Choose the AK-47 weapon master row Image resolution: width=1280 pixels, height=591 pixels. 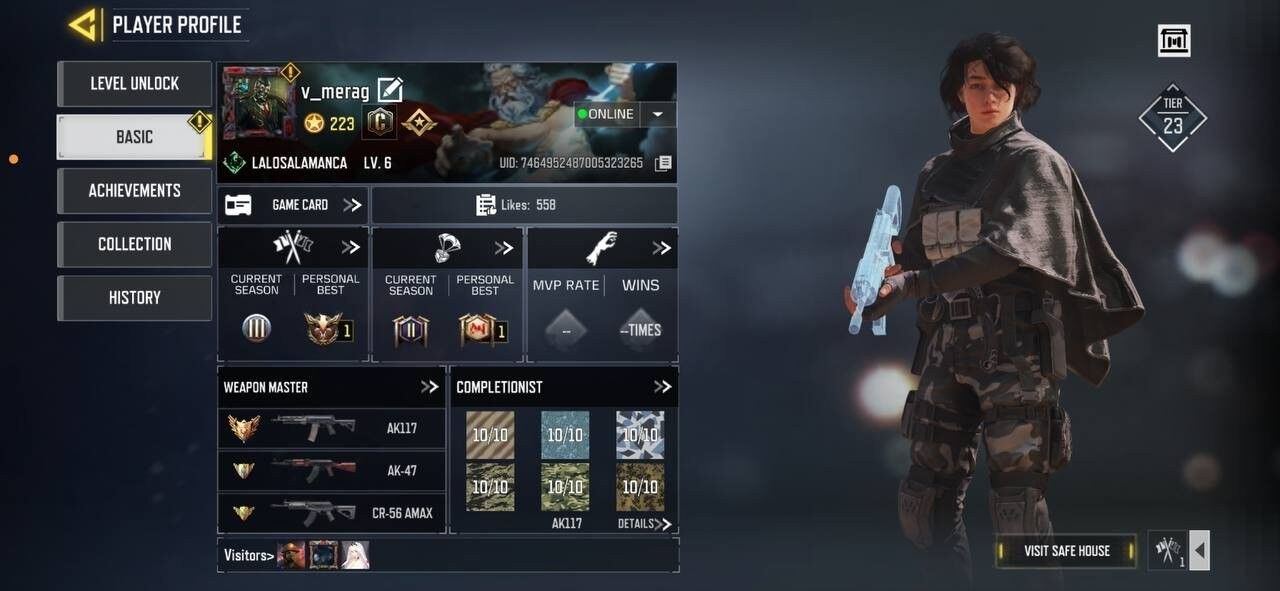point(331,470)
